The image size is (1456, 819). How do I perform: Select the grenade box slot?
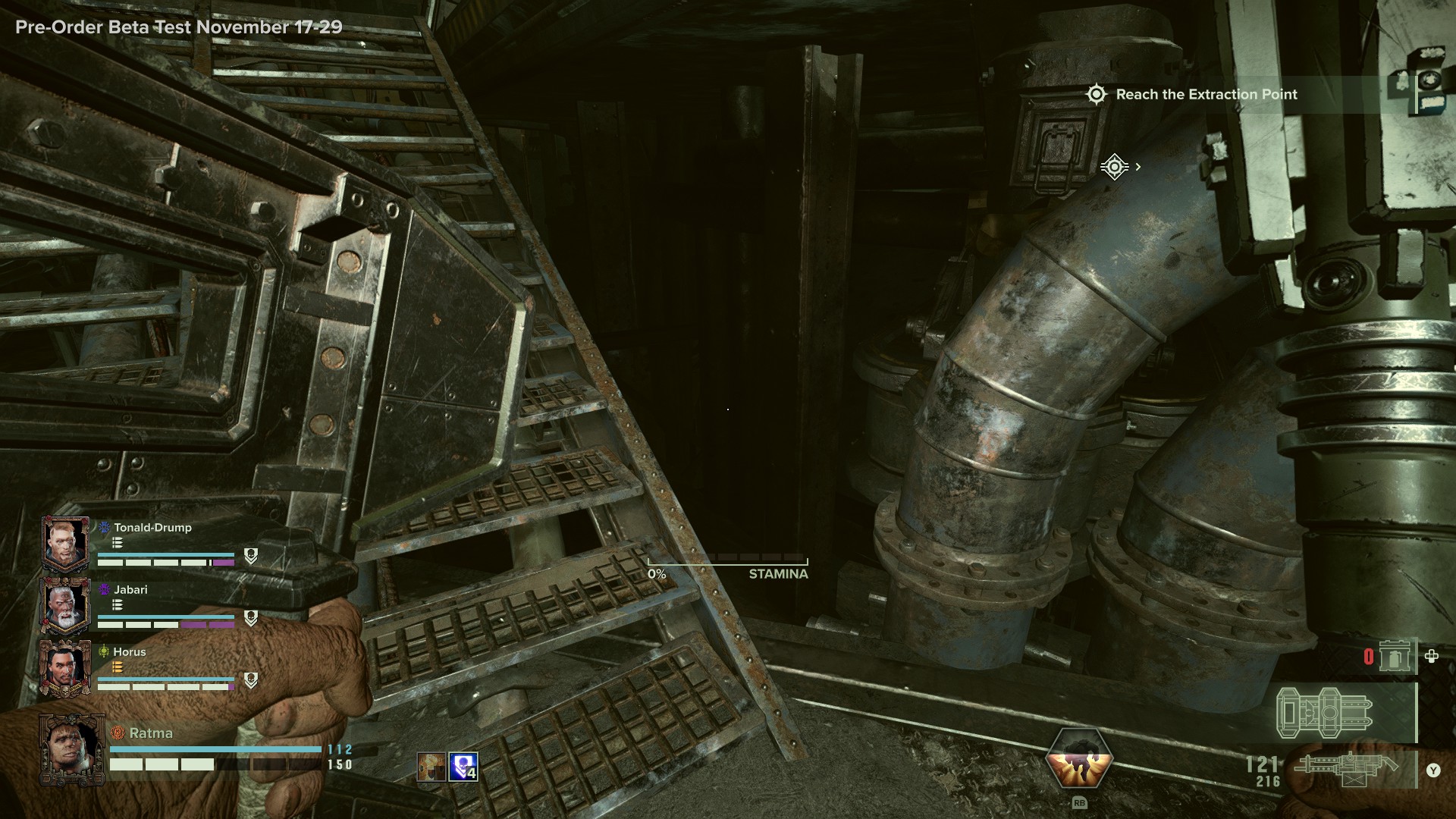click(1394, 656)
